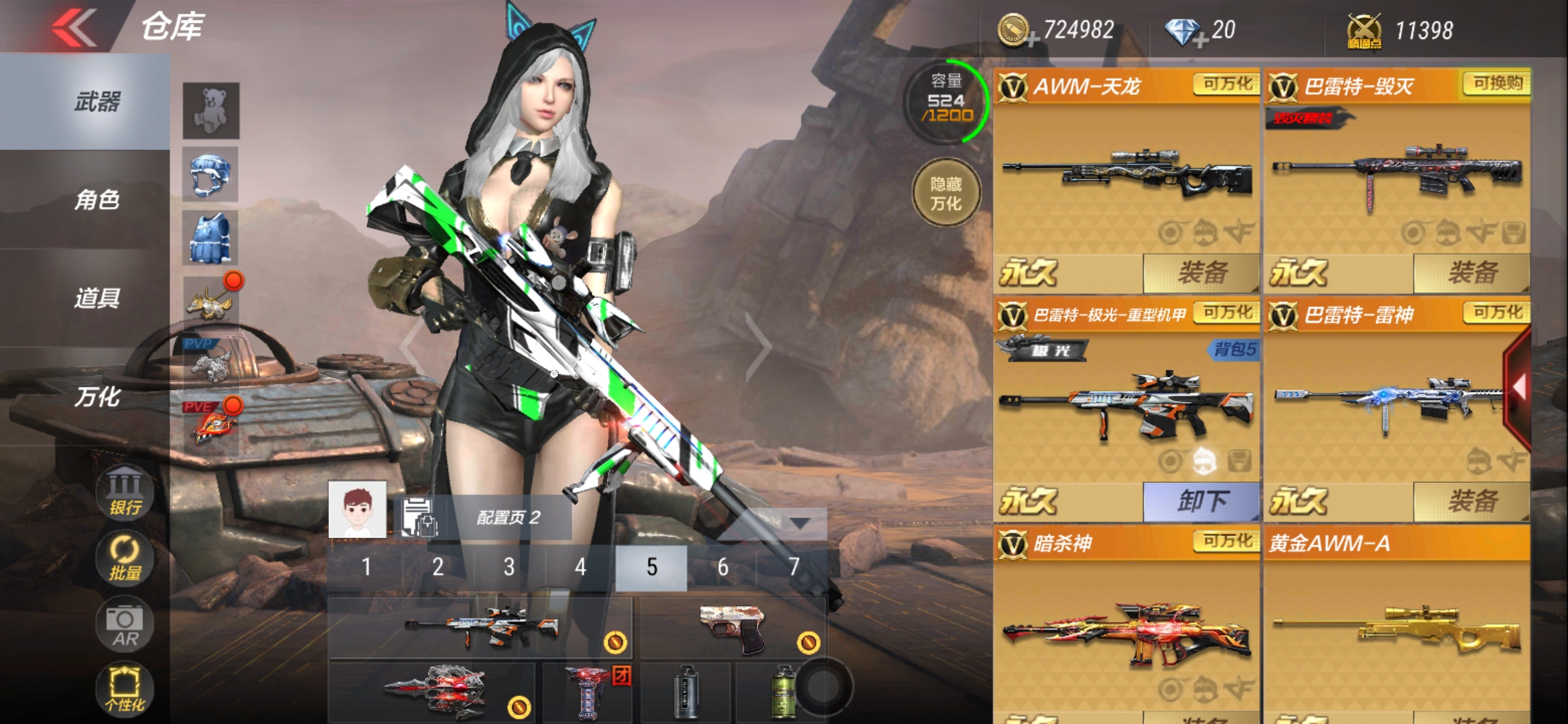Switch to the 武器 weapons tab
1568x724 pixels.
tap(97, 102)
